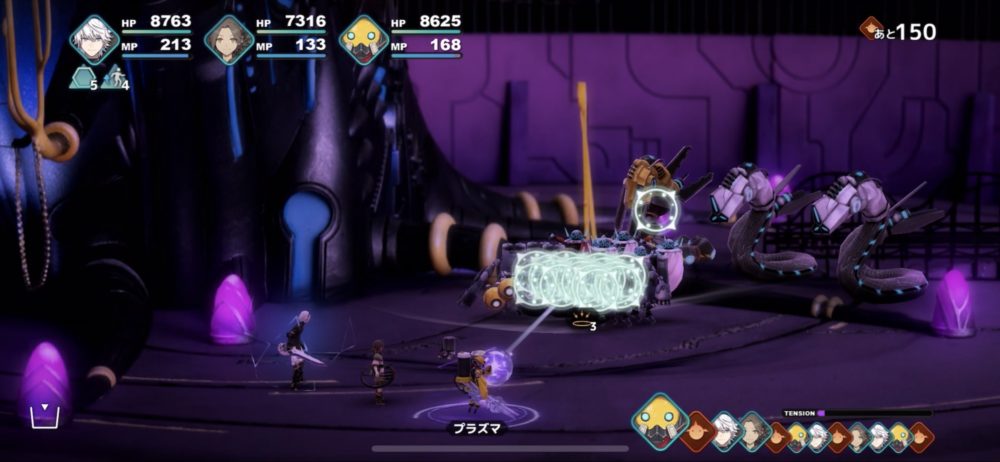Viewport: 1000px width, 462px height.
Task: Open the bucket-shaped icon with down arrow
Action: click(x=44, y=415)
